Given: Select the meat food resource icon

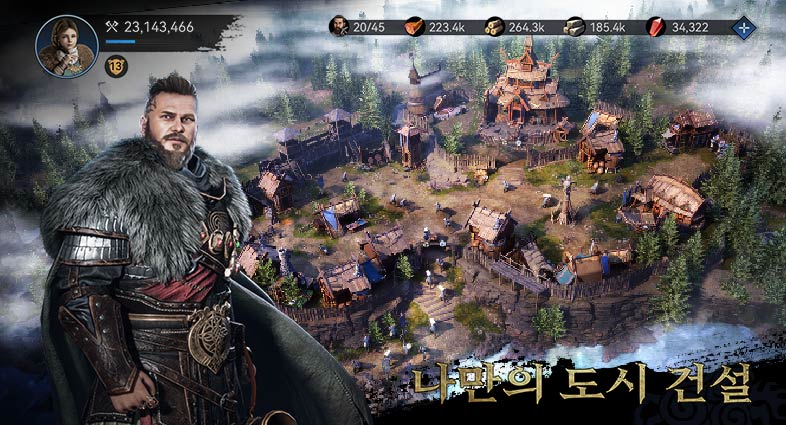Looking at the screenshot, I should click(414, 27).
